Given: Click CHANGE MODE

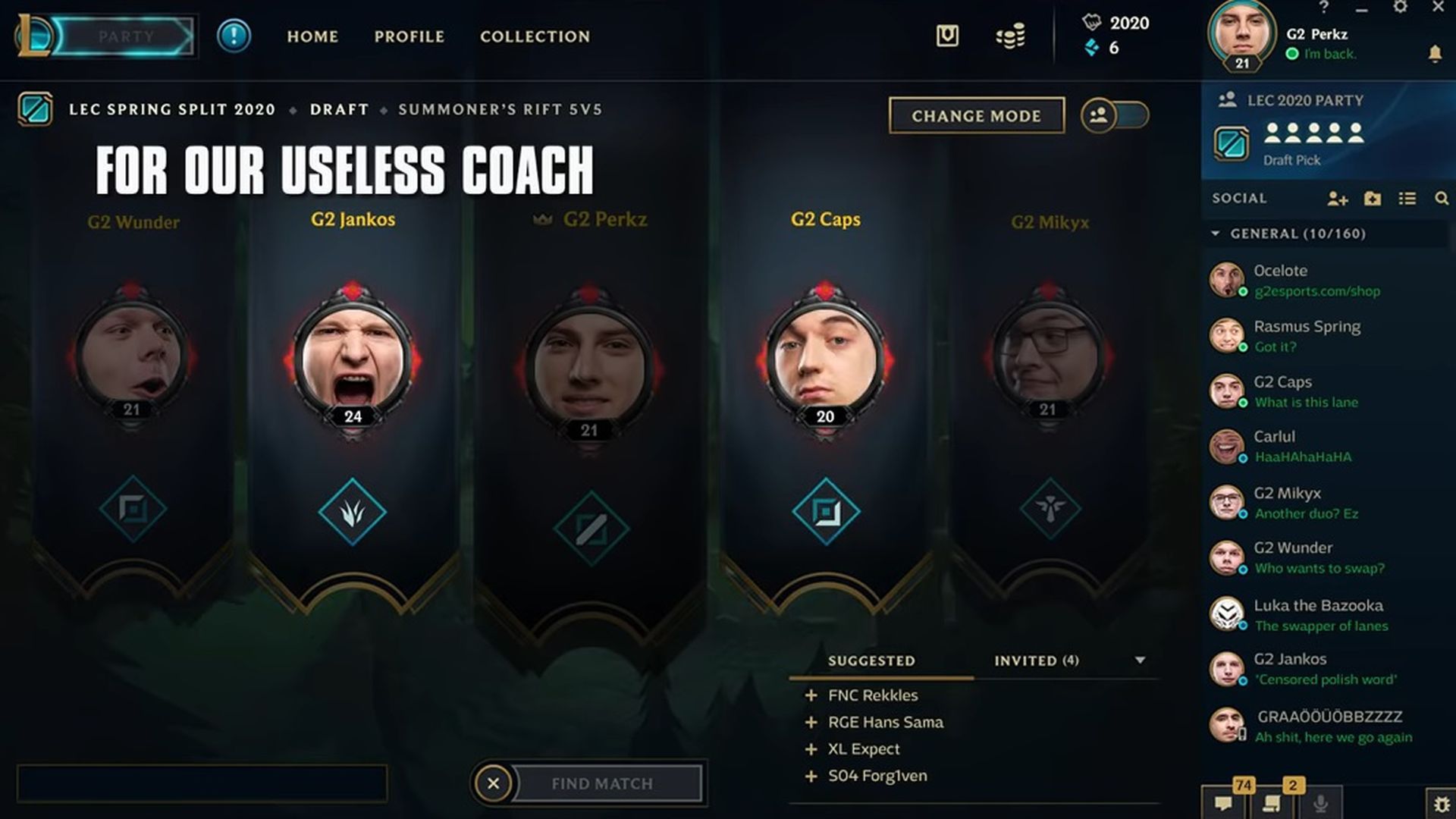Looking at the screenshot, I should pyautogui.click(x=977, y=115).
